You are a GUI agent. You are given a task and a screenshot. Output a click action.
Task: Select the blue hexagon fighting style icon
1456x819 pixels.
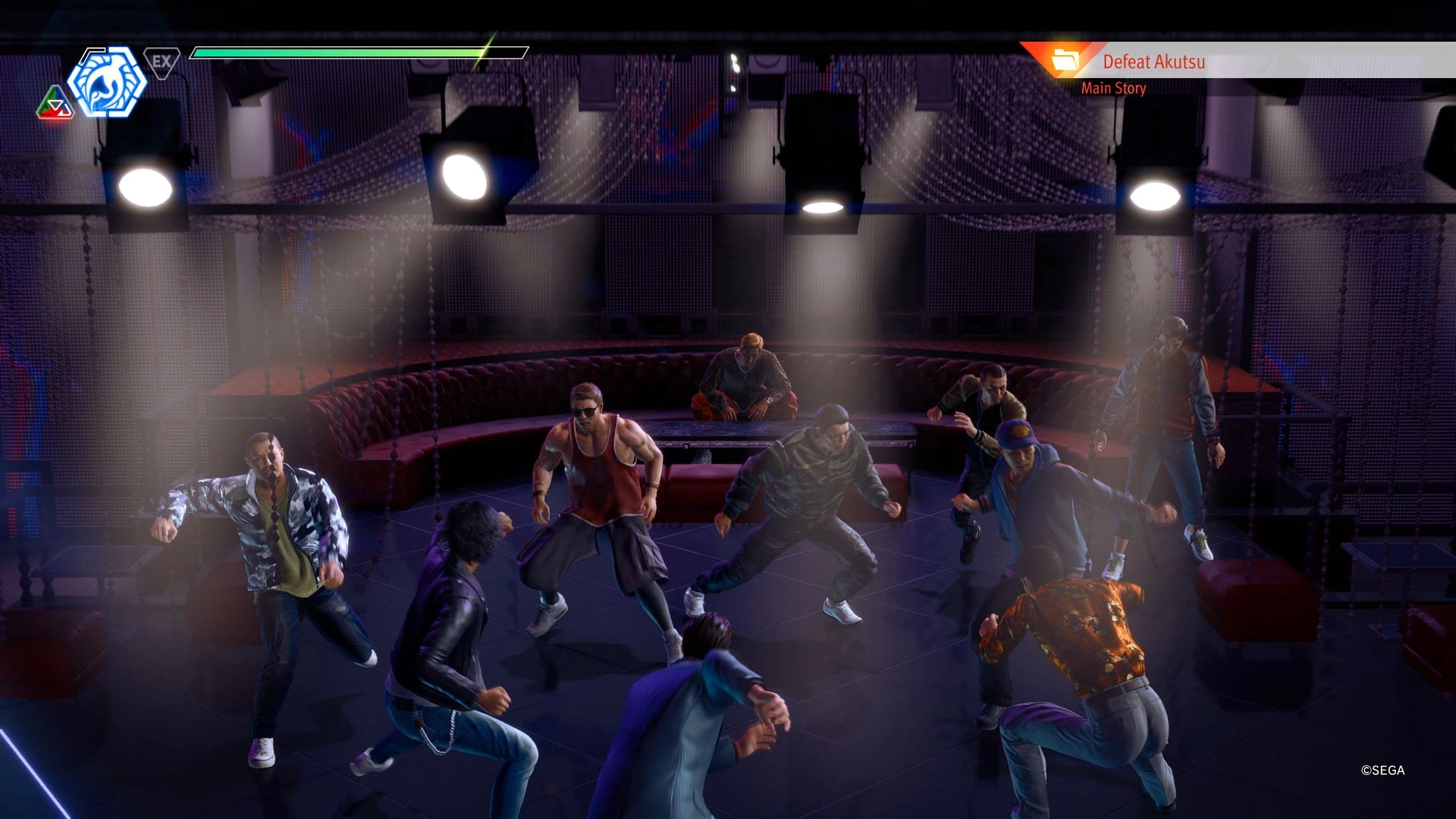(x=107, y=82)
